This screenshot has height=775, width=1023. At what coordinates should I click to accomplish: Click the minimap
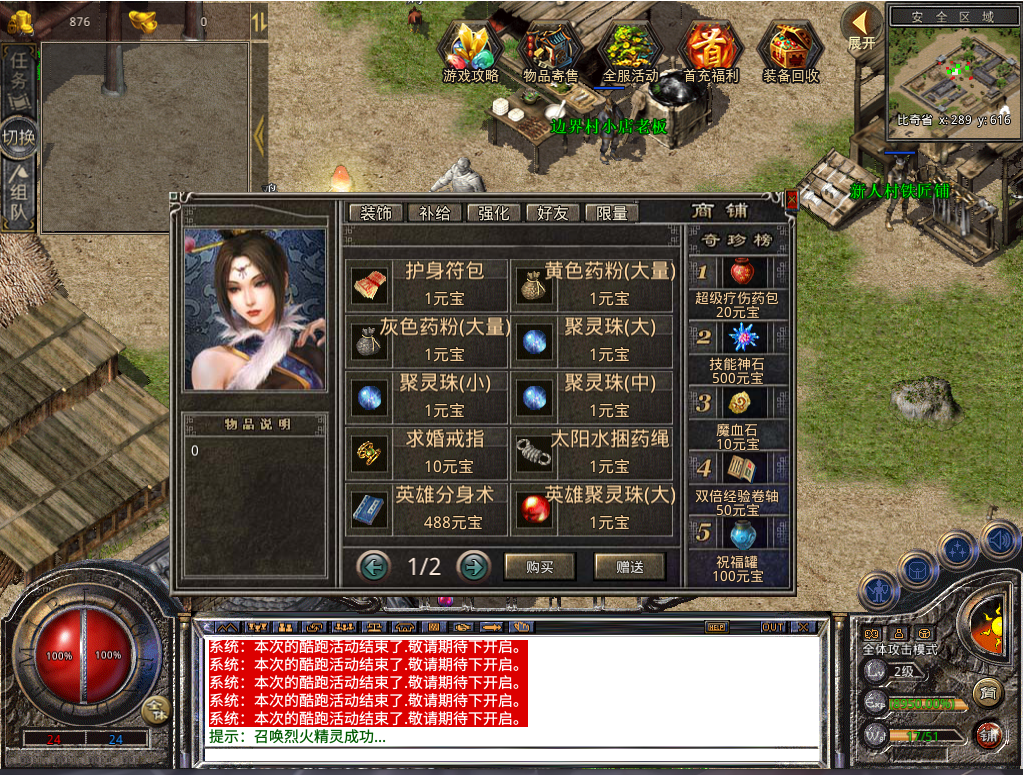point(951,70)
